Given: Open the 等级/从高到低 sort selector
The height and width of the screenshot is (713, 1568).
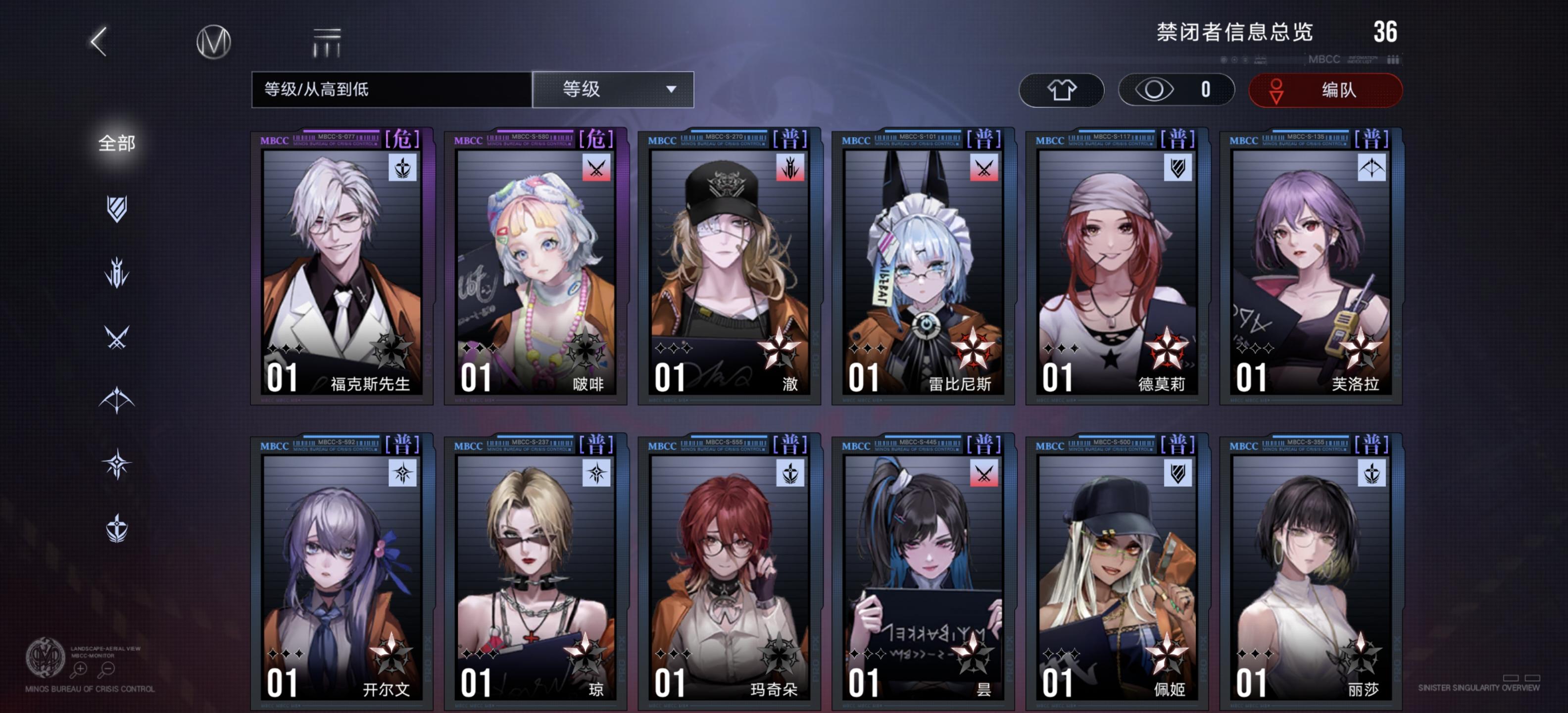Looking at the screenshot, I should [387, 89].
